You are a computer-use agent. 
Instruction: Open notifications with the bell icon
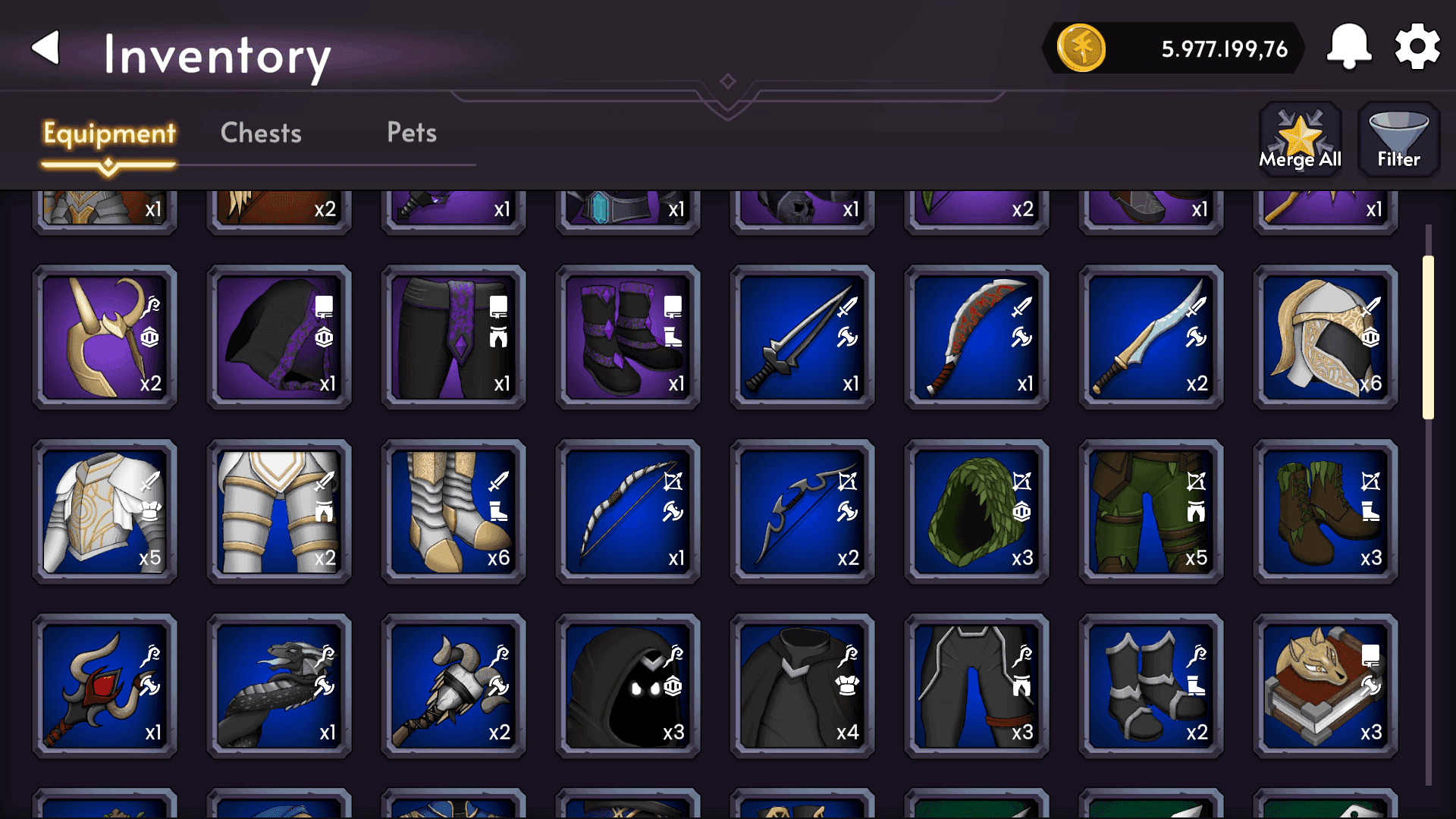click(x=1348, y=45)
